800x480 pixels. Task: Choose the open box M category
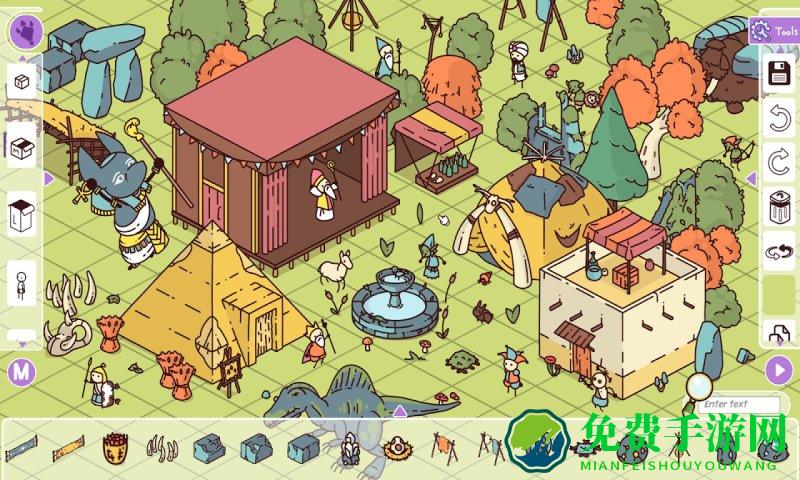pos(23,148)
